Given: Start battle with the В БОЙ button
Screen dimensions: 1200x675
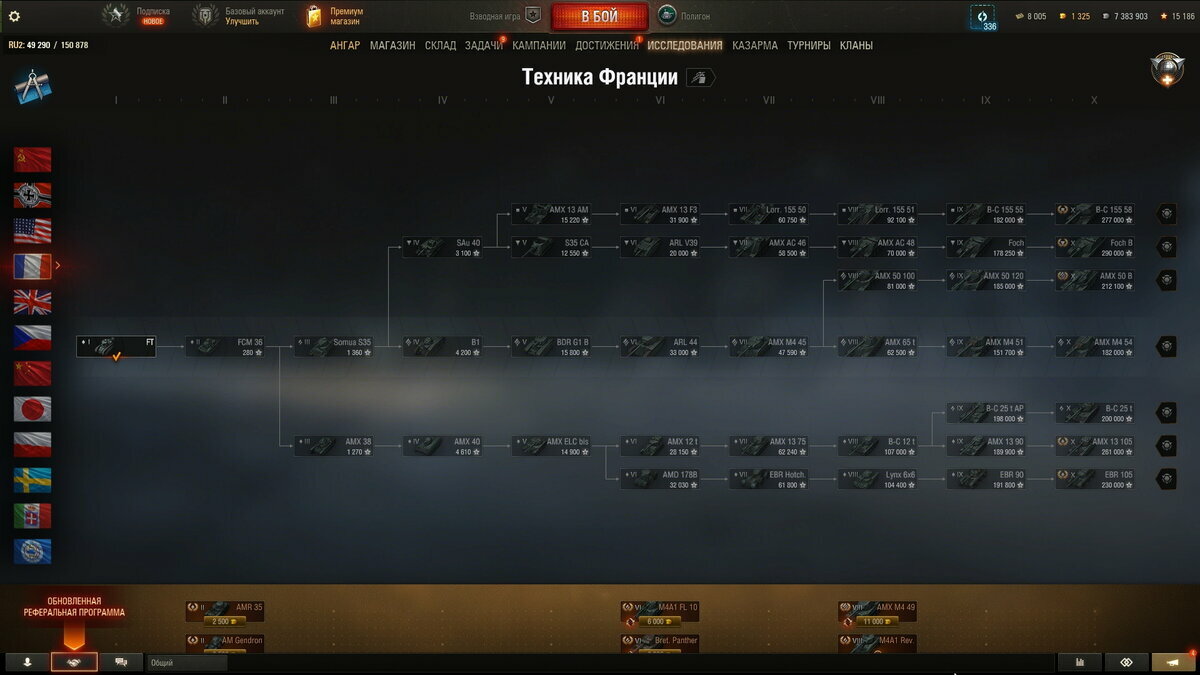Looking at the screenshot, I should pos(599,17).
